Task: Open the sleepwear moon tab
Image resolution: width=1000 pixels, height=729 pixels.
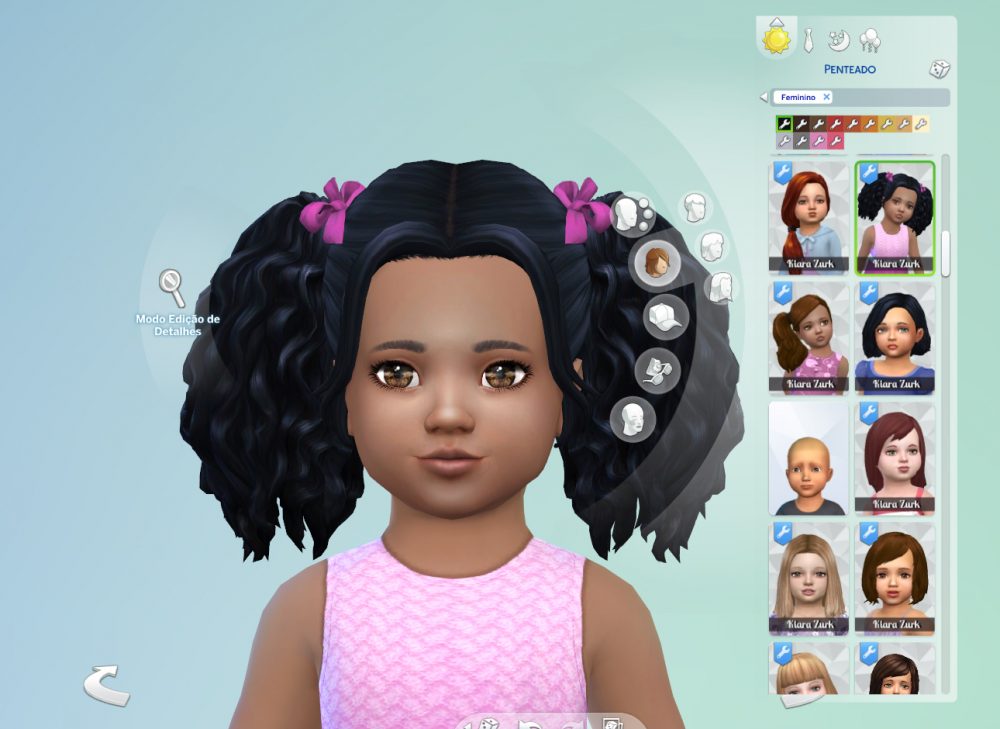Action: click(839, 40)
